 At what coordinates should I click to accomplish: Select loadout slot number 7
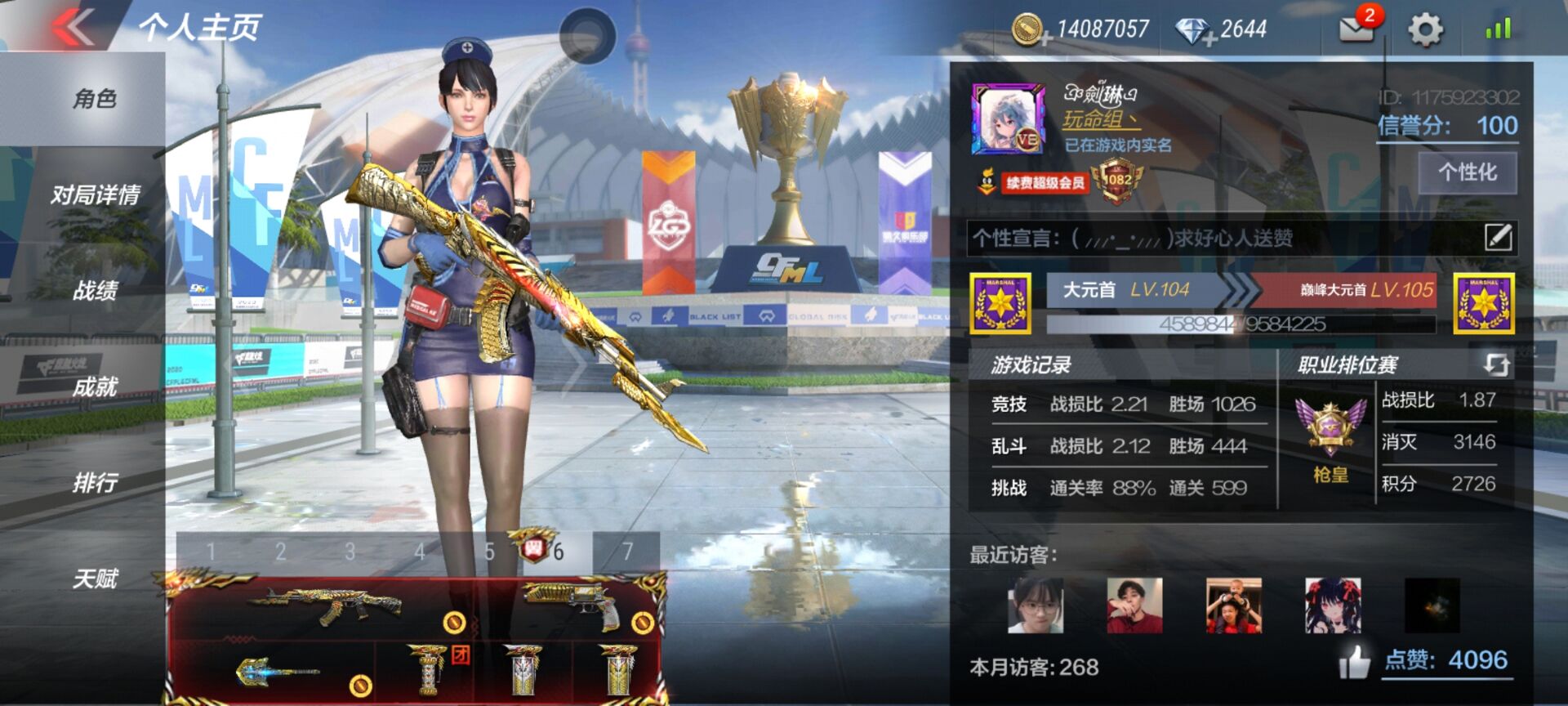pyautogui.click(x=627, y=552)
